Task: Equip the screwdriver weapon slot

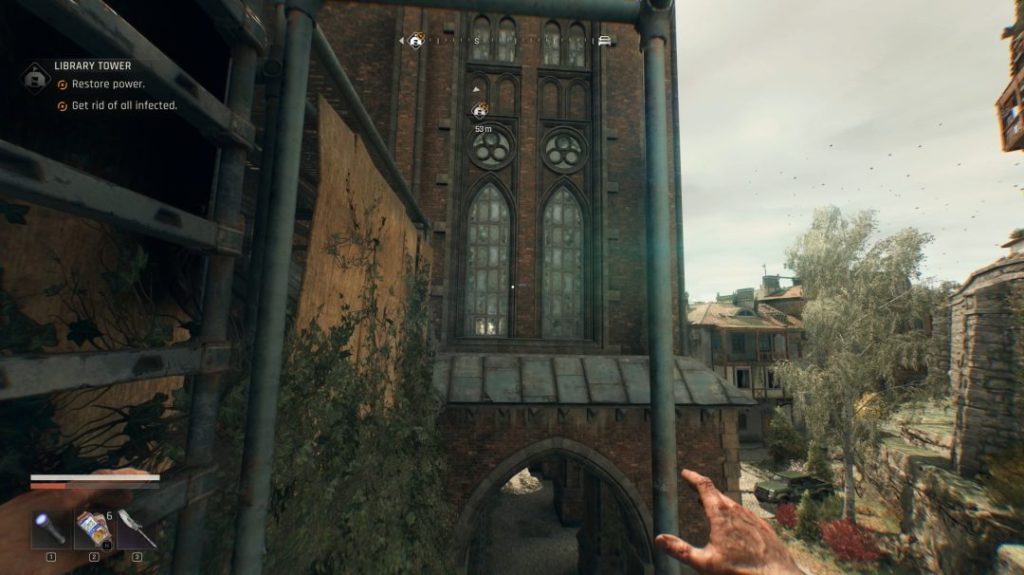Action: tap(137, 529)
